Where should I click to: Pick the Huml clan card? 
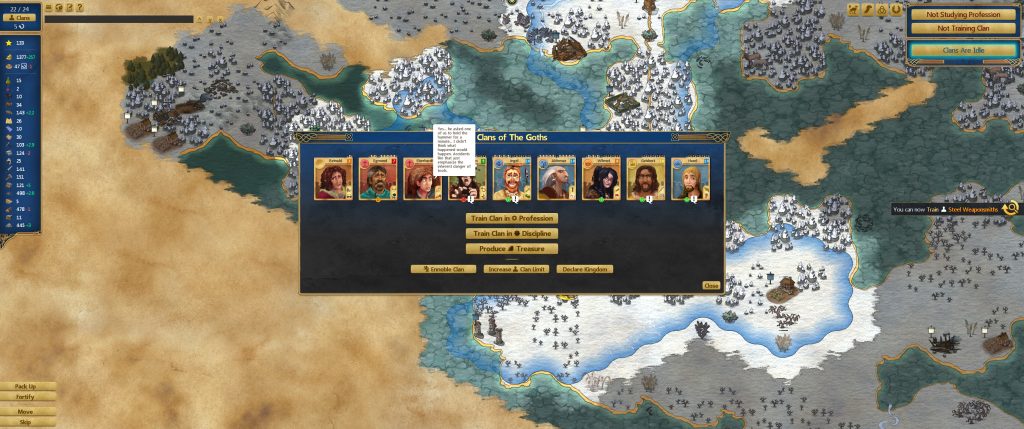click(x=692, y=179)
